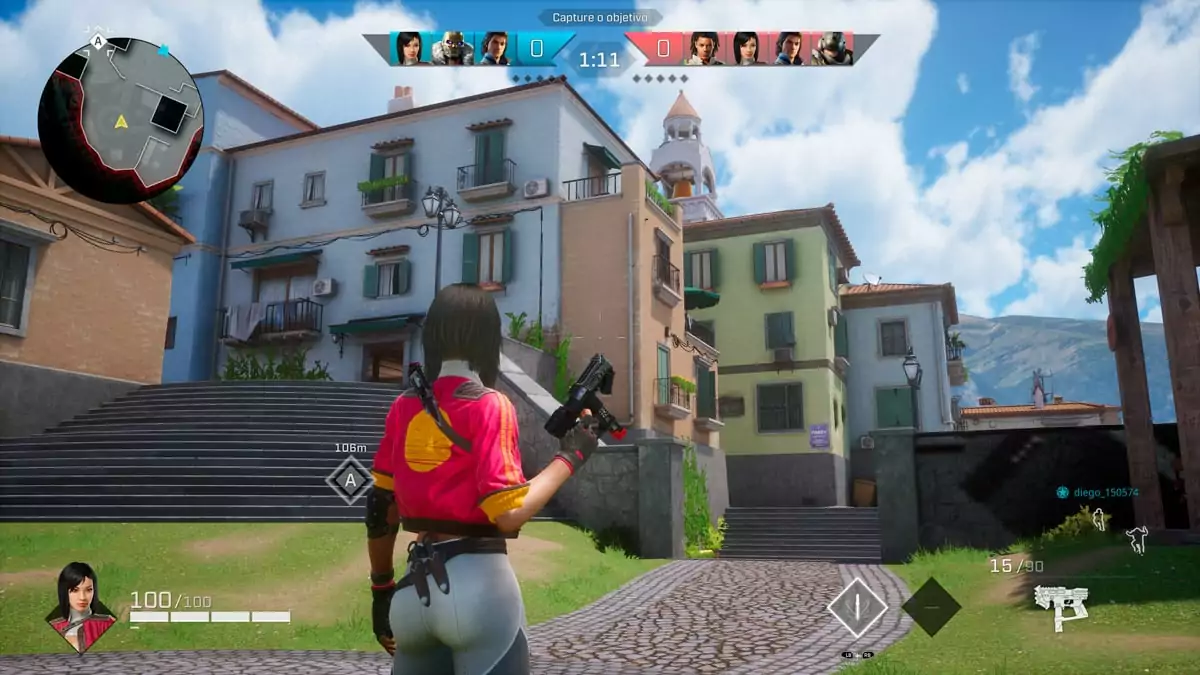Select objective A marker on the minimap edge
Viewport: 1200px width, 675px height.
[x=98, y=42]
